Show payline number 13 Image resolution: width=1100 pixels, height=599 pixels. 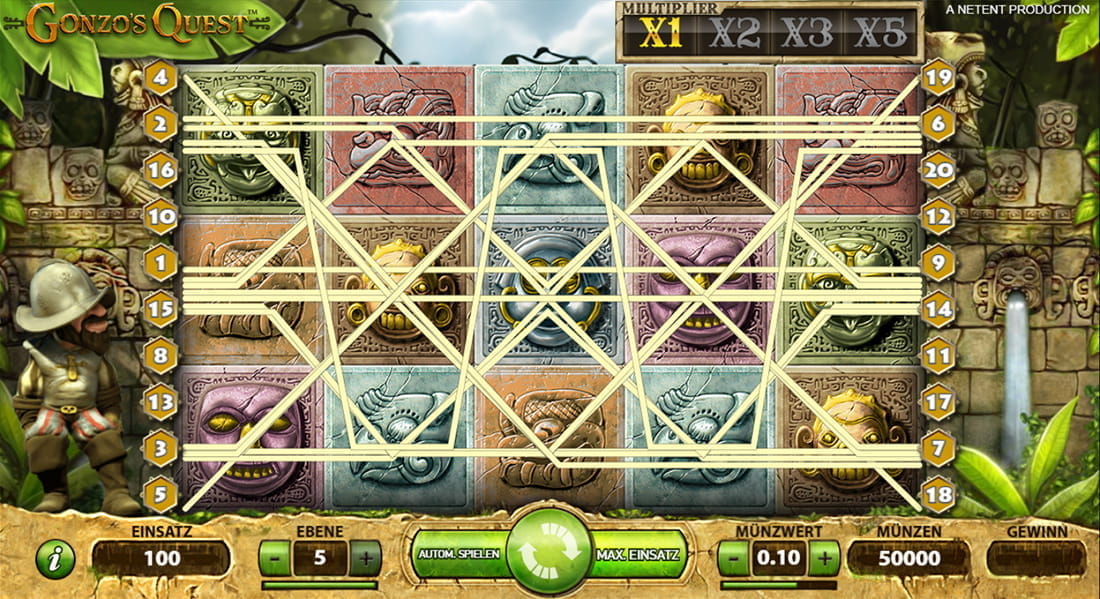point(160,402)
